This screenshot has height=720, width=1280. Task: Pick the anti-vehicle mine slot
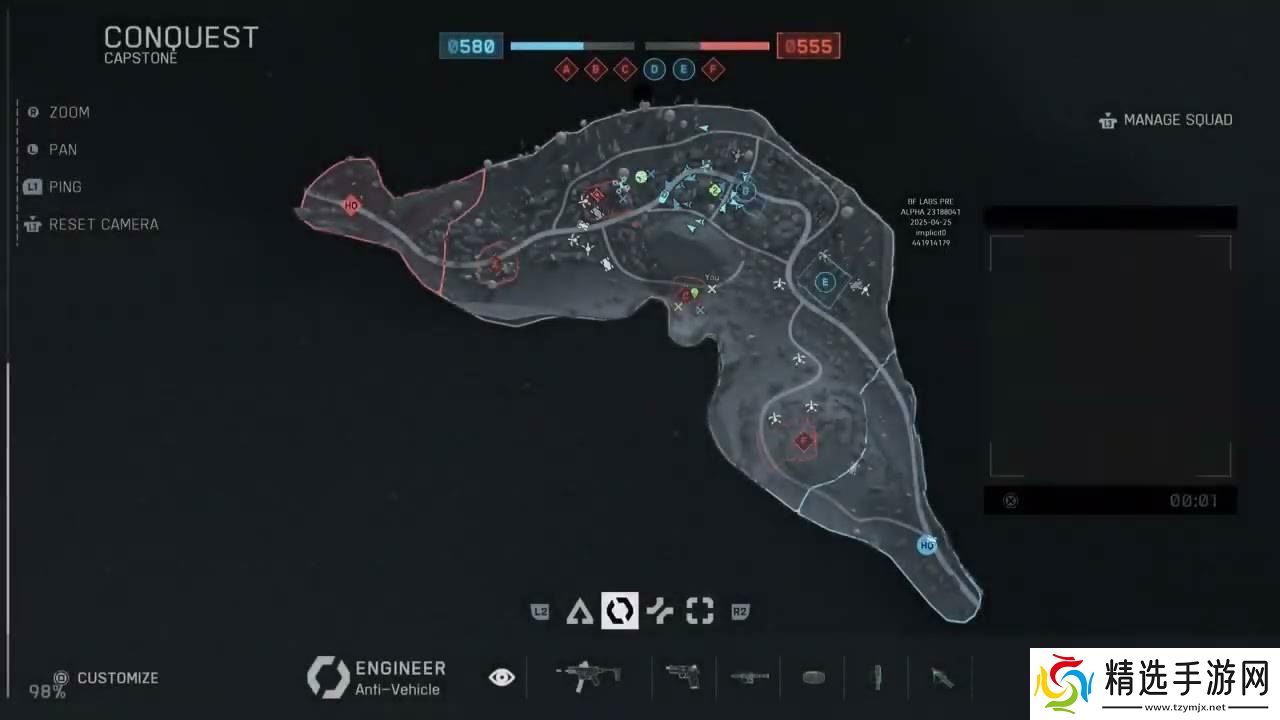click(813, 677)
